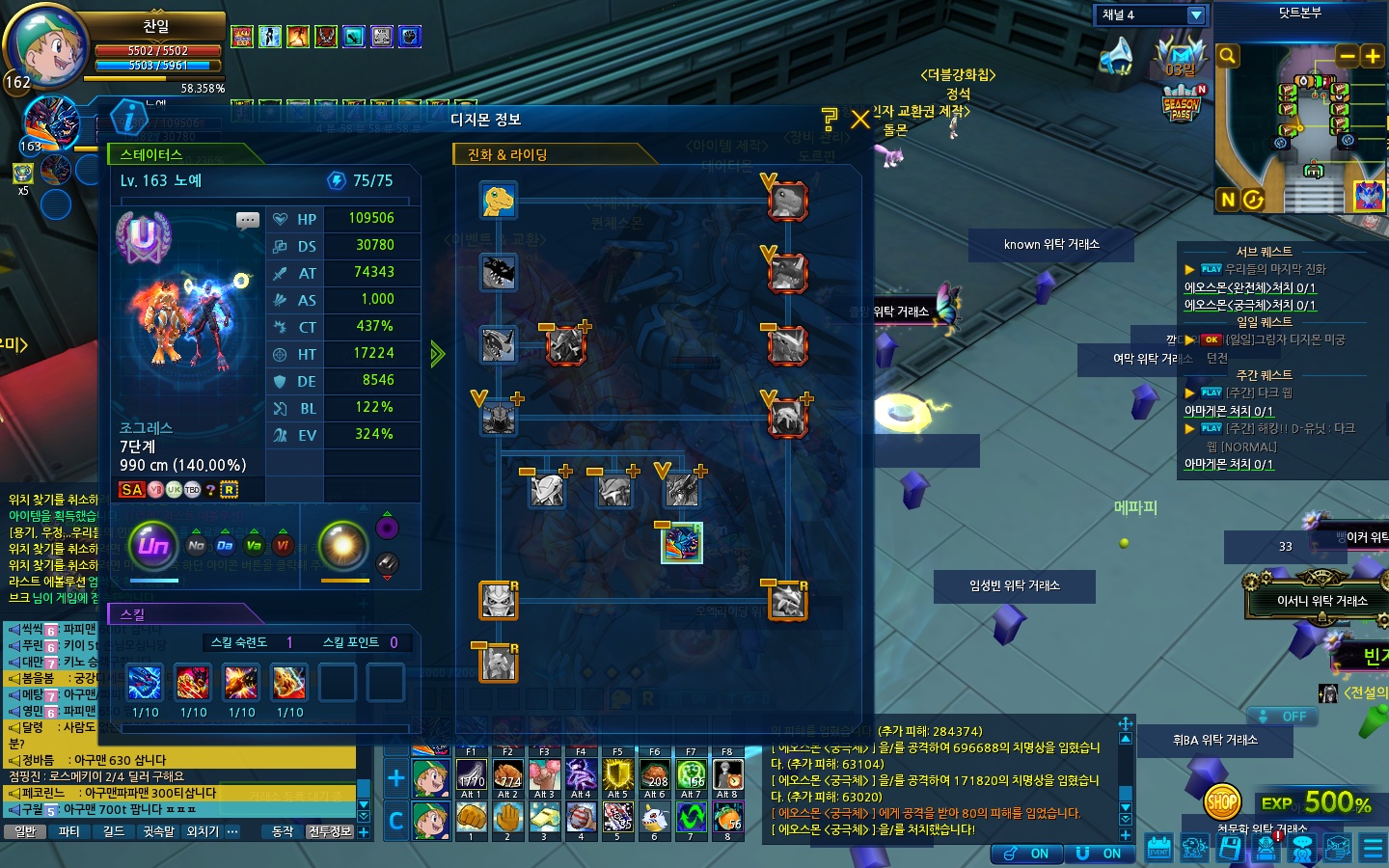Open the gold SHOP coin button

1222,800
